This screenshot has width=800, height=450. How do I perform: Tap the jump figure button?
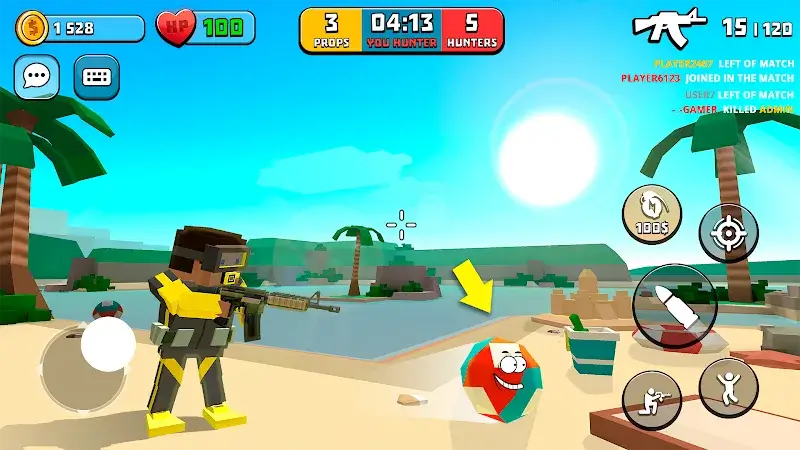pyautogui.click(x=728, y=387)
